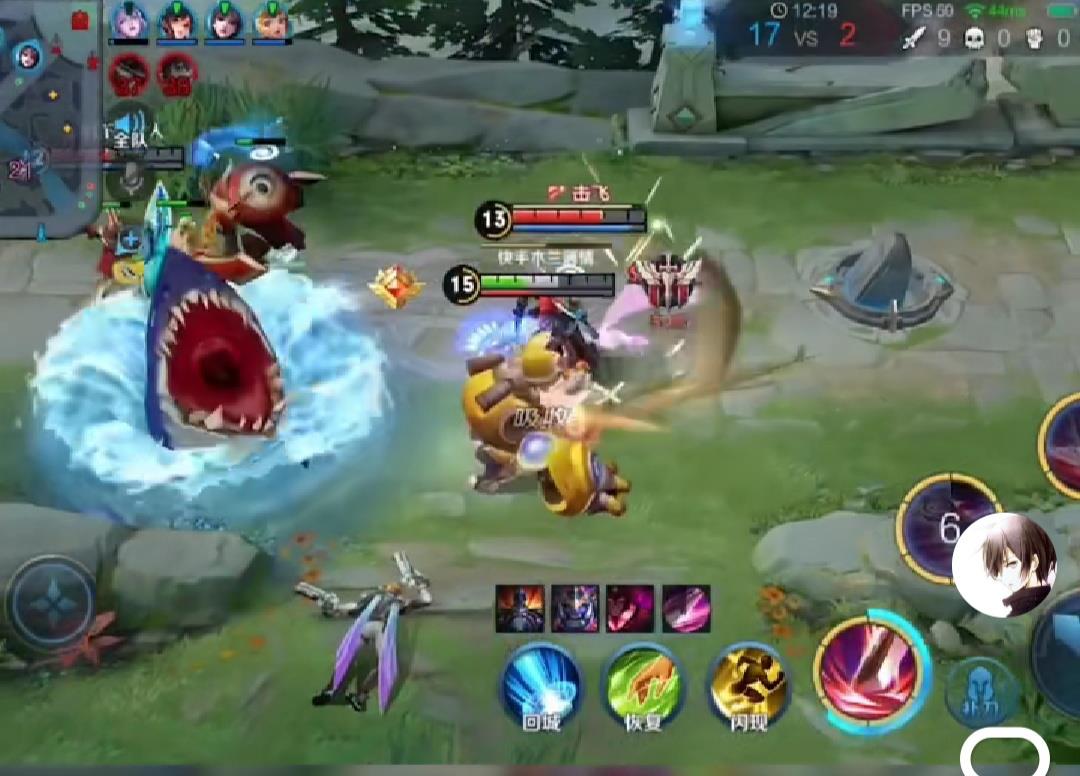Select the orange-haired teammate portrait
The image size is (1080, 776).
(272, 21)
